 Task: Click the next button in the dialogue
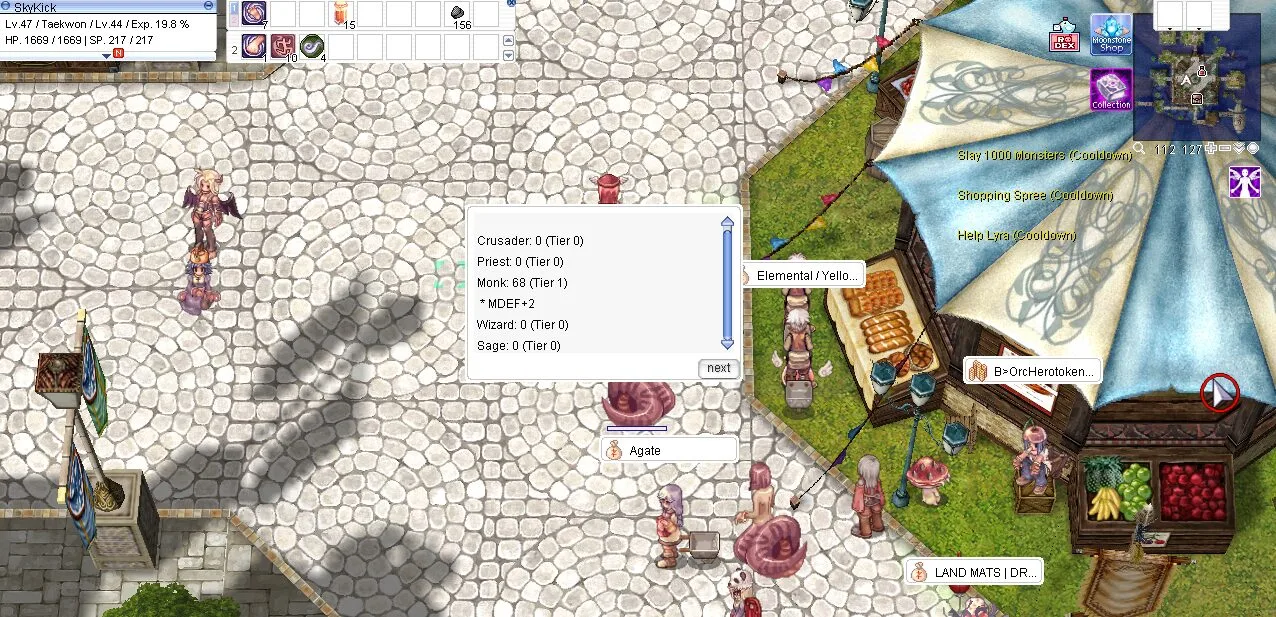(x=718, y=368)
